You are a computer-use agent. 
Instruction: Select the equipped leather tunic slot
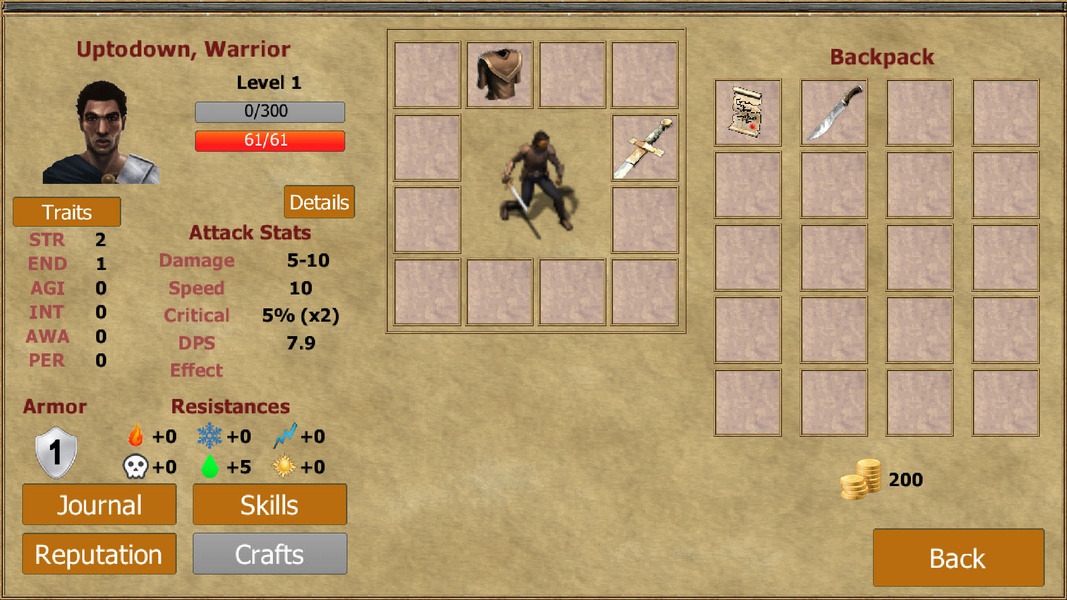coord(500,75)
